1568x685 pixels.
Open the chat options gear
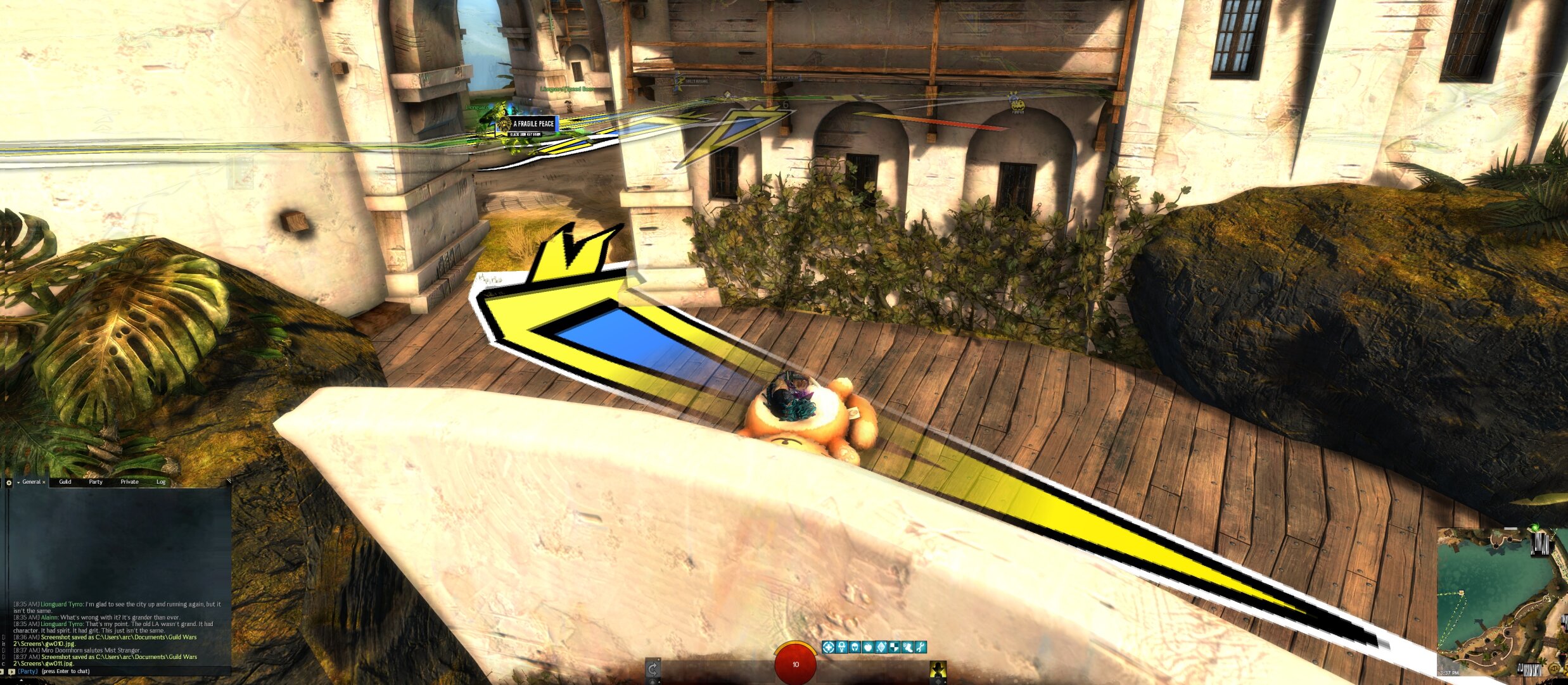[x=9, y=482]
